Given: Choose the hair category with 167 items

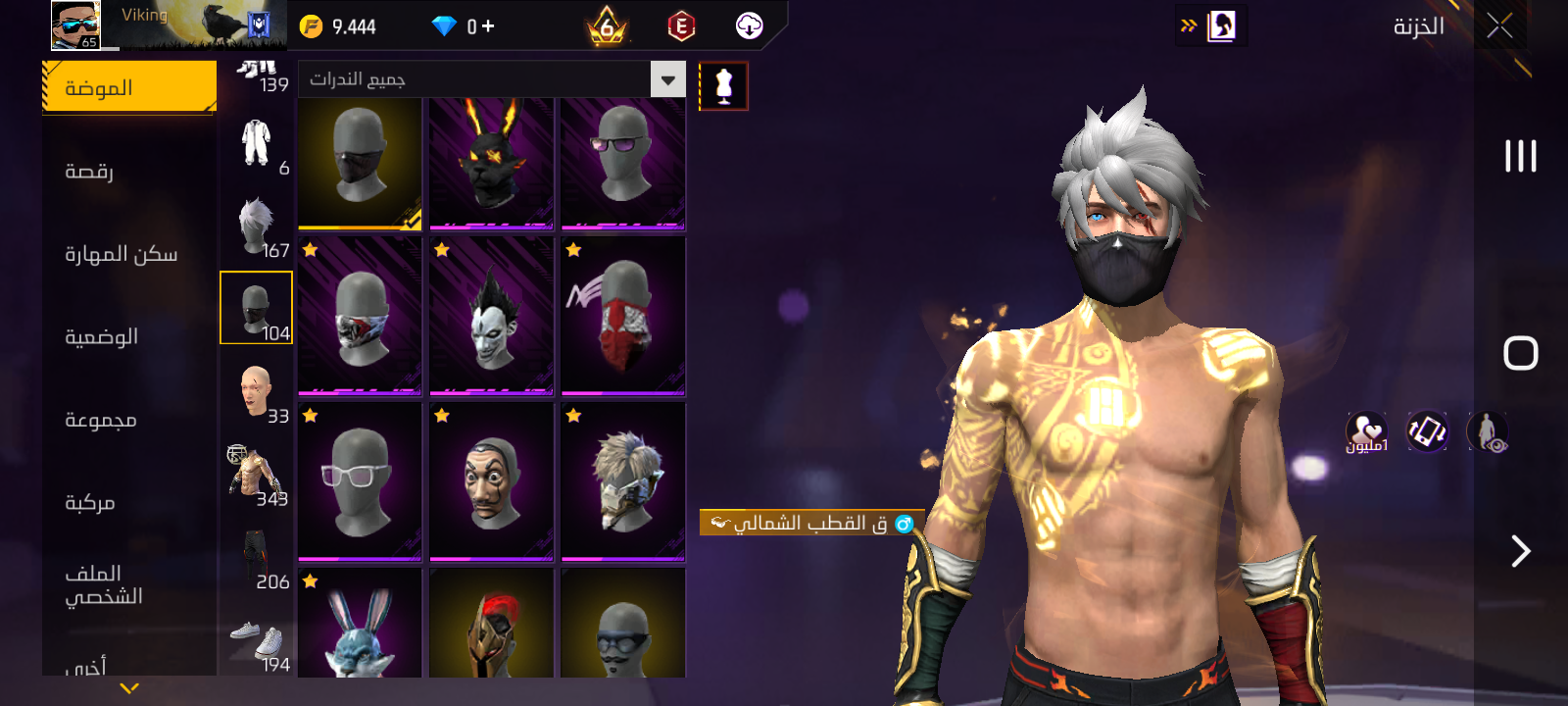Looking at the screenshot, I should (257, 227).
